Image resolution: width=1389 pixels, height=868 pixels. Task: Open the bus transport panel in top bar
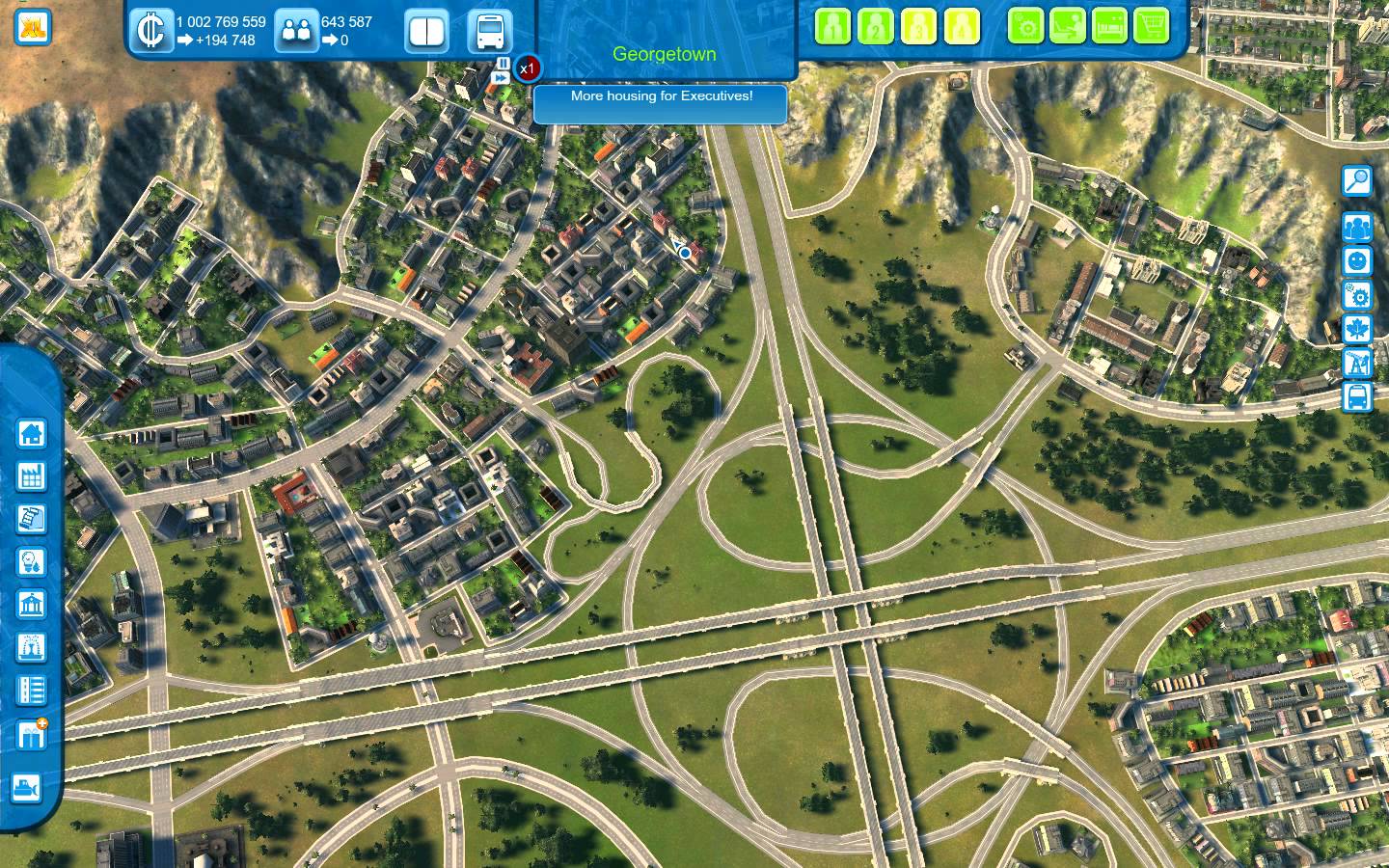point(489,31)
